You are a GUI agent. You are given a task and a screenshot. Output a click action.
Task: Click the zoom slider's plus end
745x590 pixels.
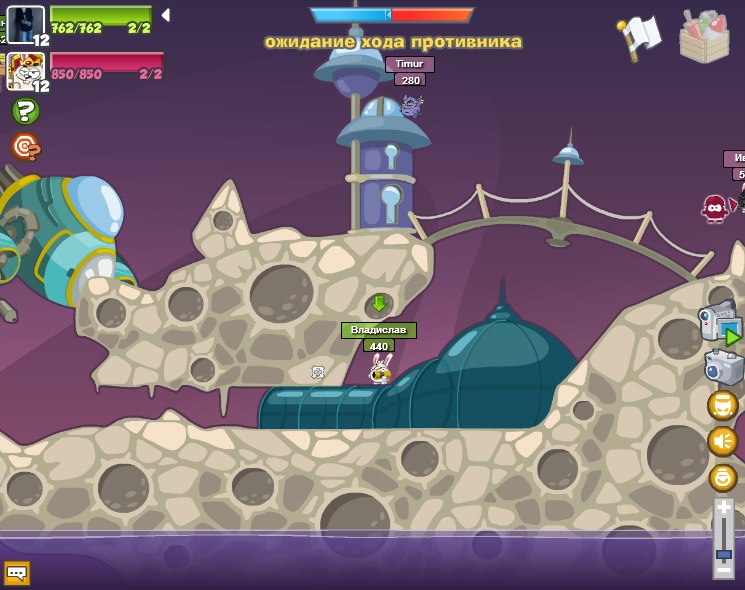tap(724, 509)
